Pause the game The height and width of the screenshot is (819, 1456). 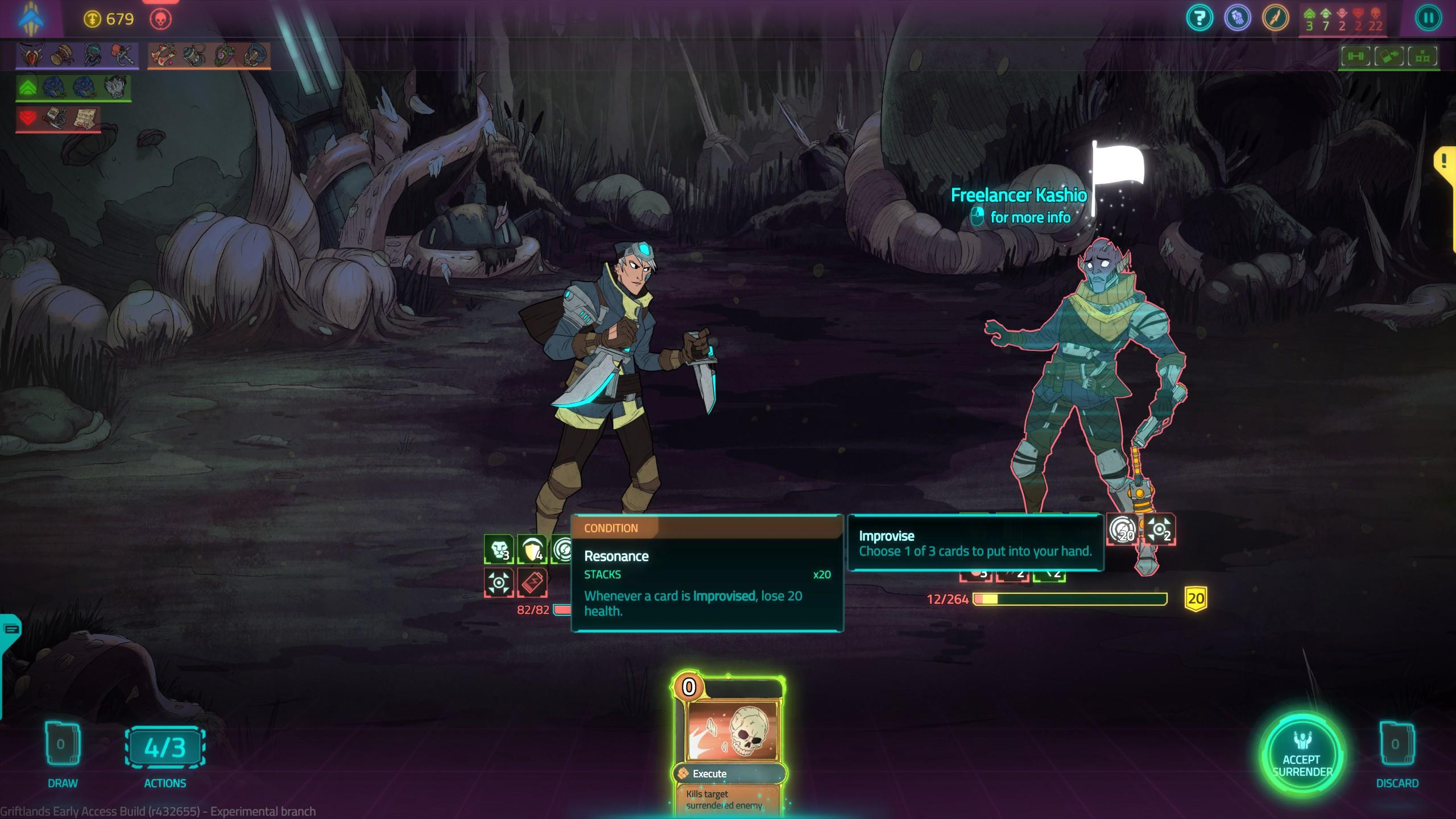[x=1428, y=18]
